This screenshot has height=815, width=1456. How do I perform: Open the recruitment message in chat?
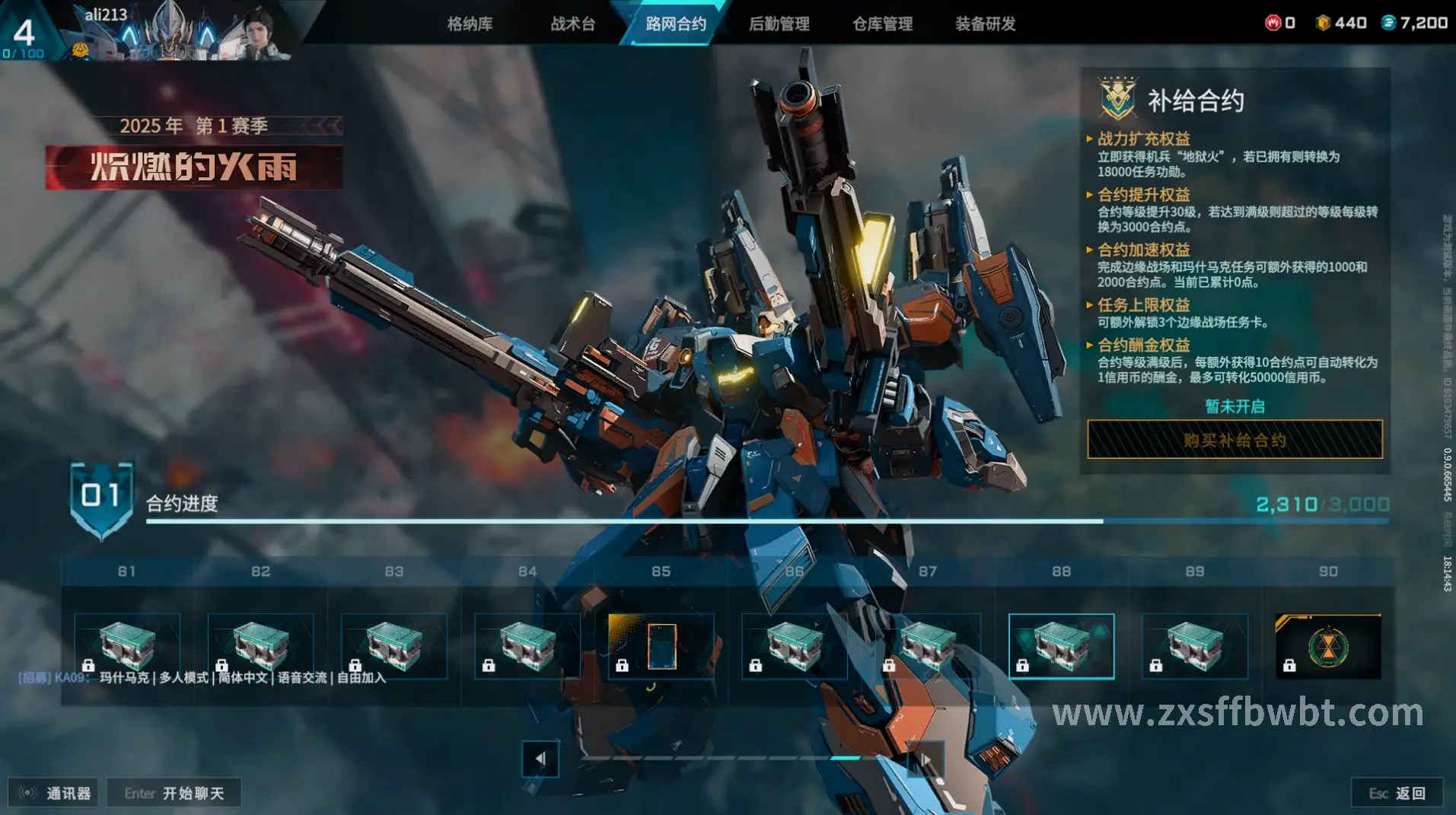point(202,677)
